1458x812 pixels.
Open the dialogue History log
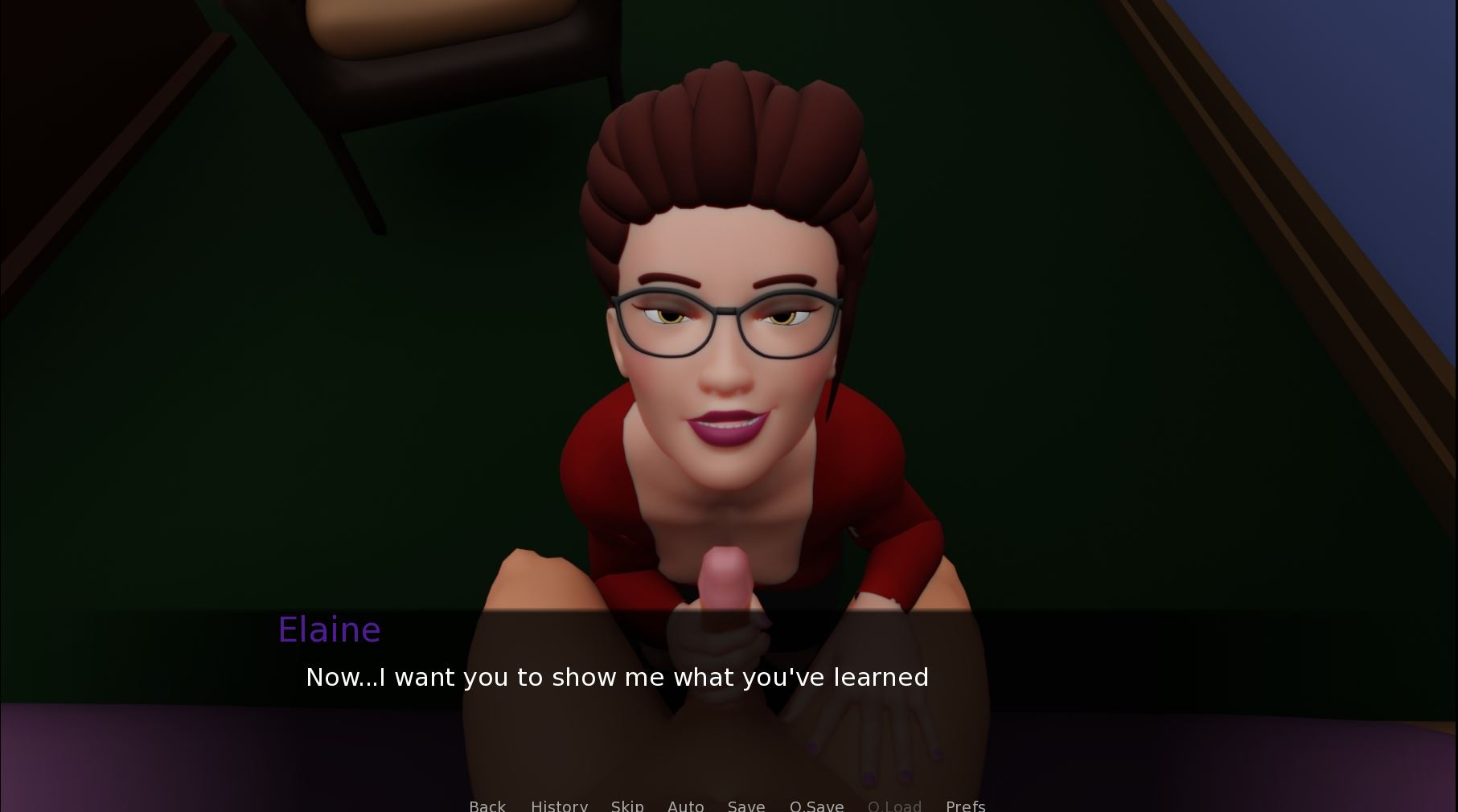pos(559,805)
